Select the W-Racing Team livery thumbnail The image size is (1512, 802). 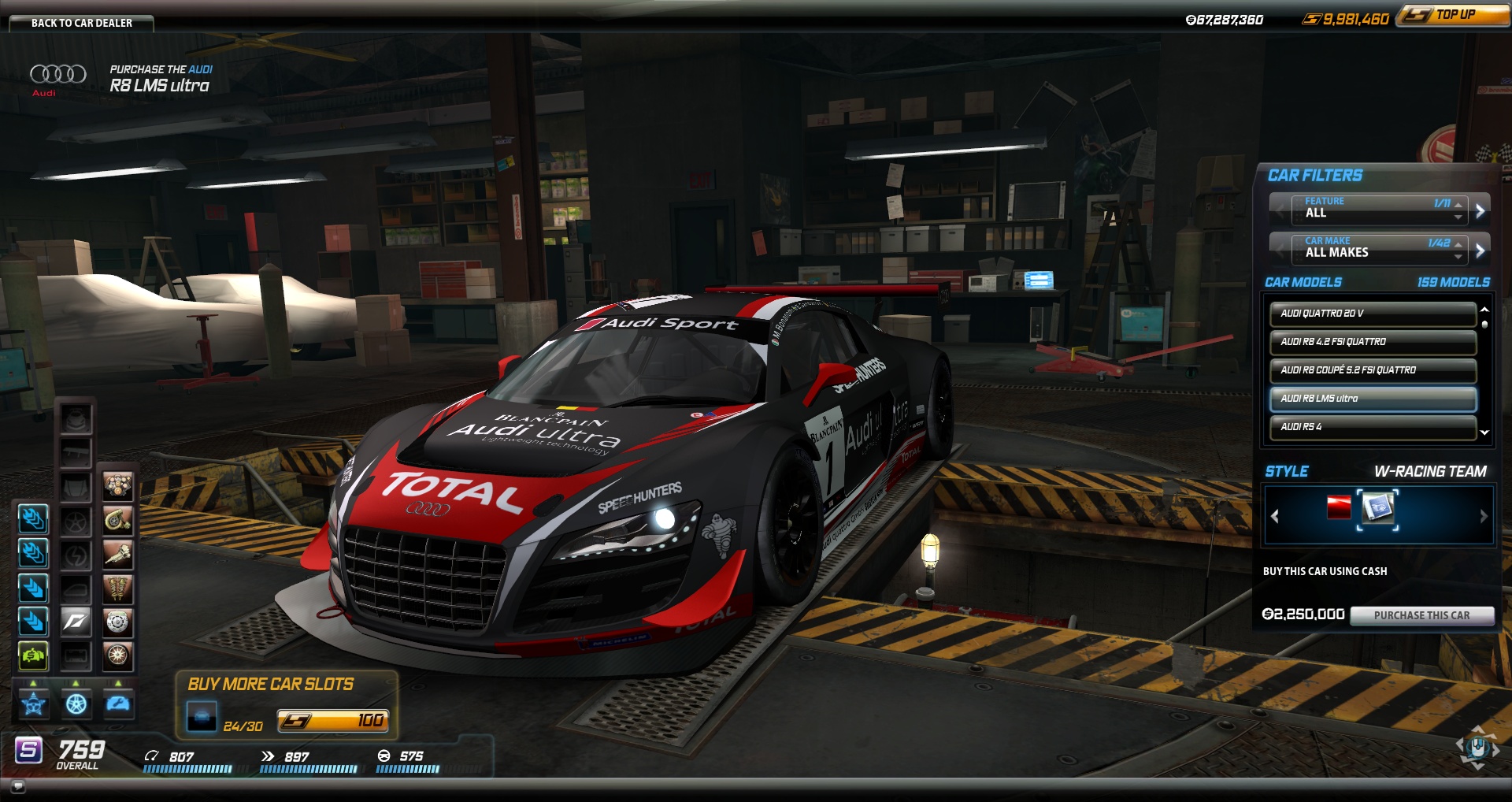1377,508
